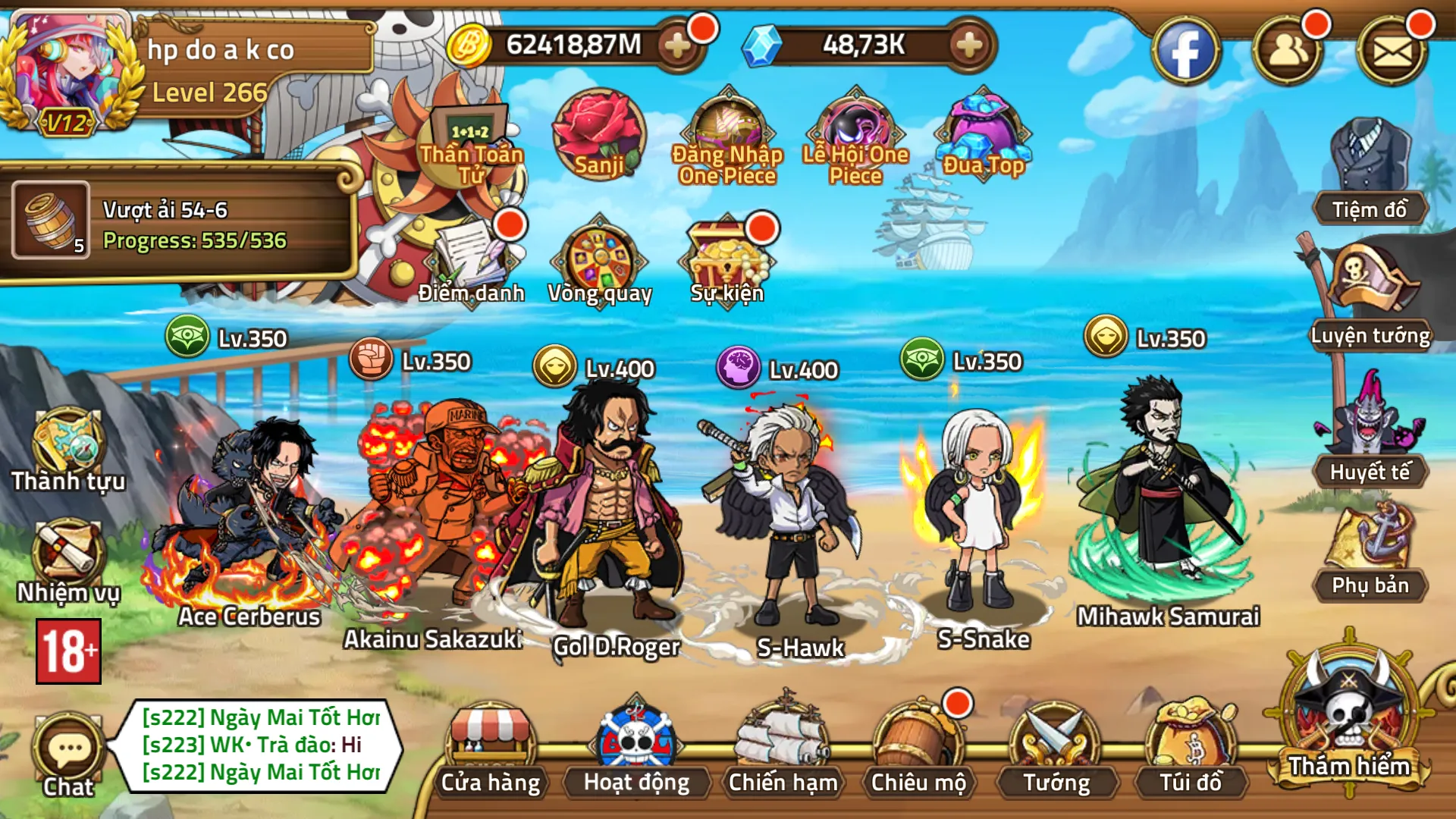1456x819 pixels.
Task: Open the Cửa hàng shop
Action: [x=491, y=749]
